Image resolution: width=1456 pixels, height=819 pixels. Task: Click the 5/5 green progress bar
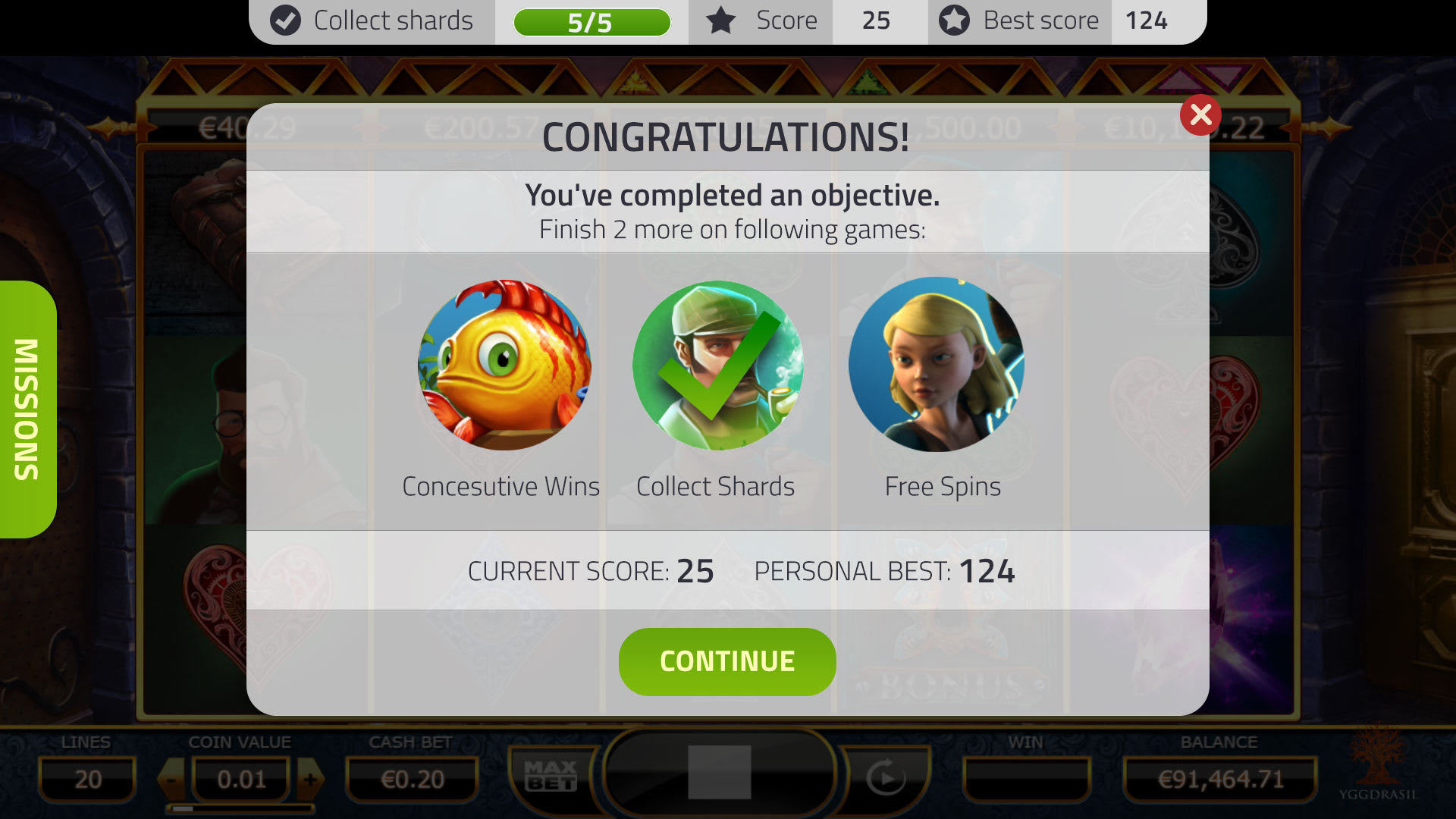[x=593, y=20]
